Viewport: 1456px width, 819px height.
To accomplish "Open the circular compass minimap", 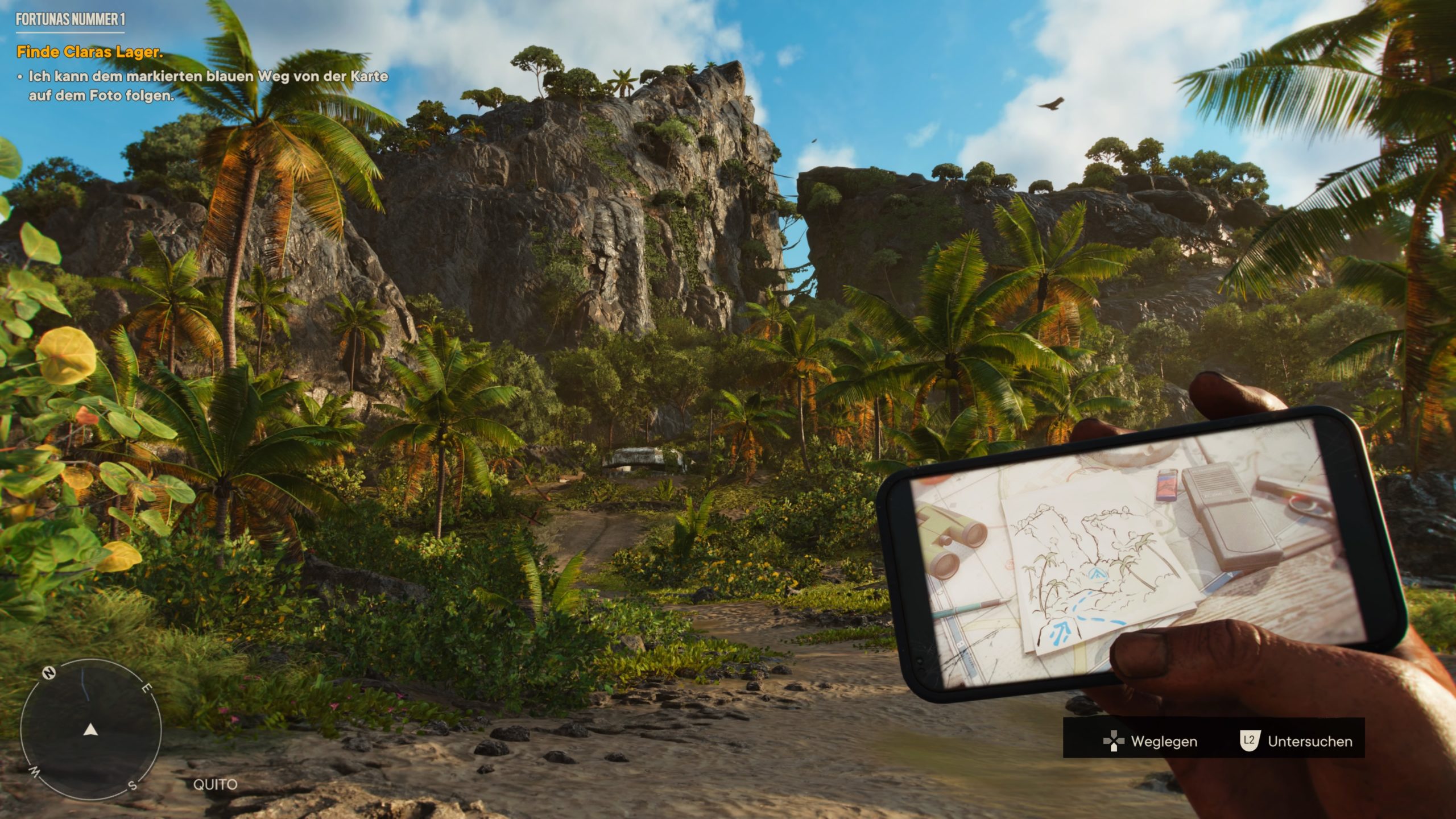I will click(91, 729).
